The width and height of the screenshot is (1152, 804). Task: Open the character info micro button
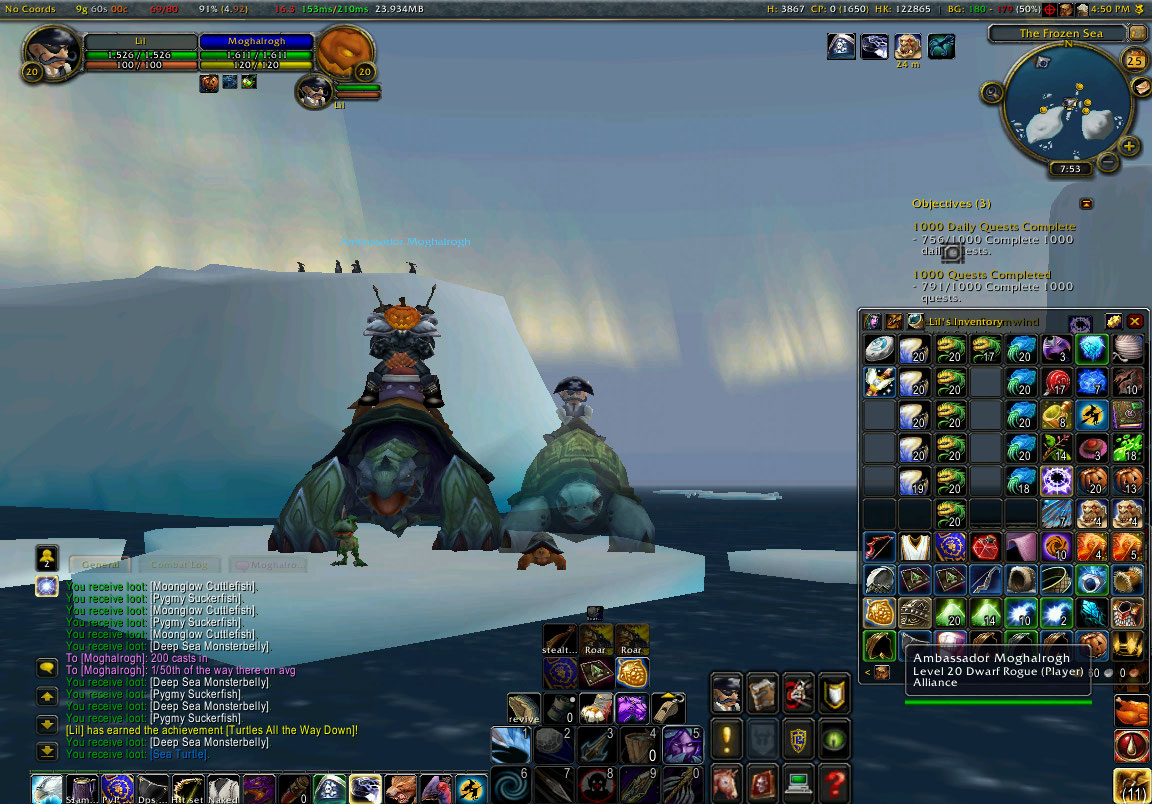727,692
